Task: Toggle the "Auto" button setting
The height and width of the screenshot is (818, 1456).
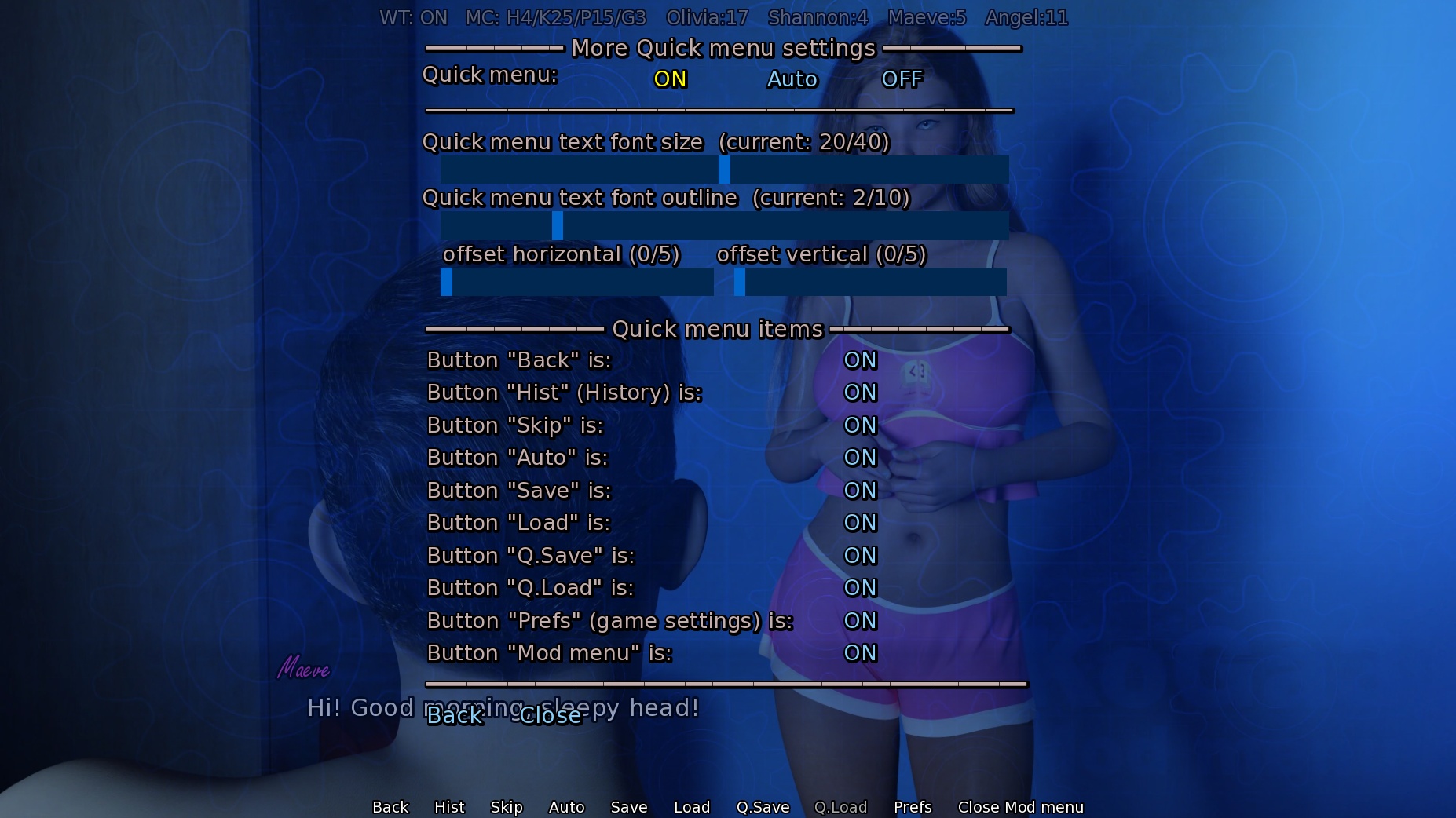Action: (860, 458)
